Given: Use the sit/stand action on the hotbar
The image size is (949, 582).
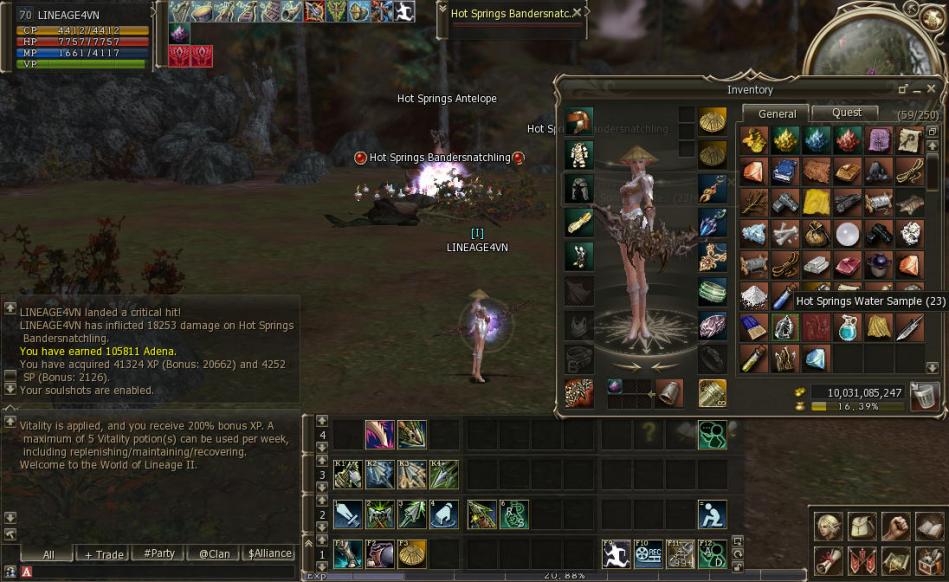Looking at the screenshot, I should click(x=712, y=514).
